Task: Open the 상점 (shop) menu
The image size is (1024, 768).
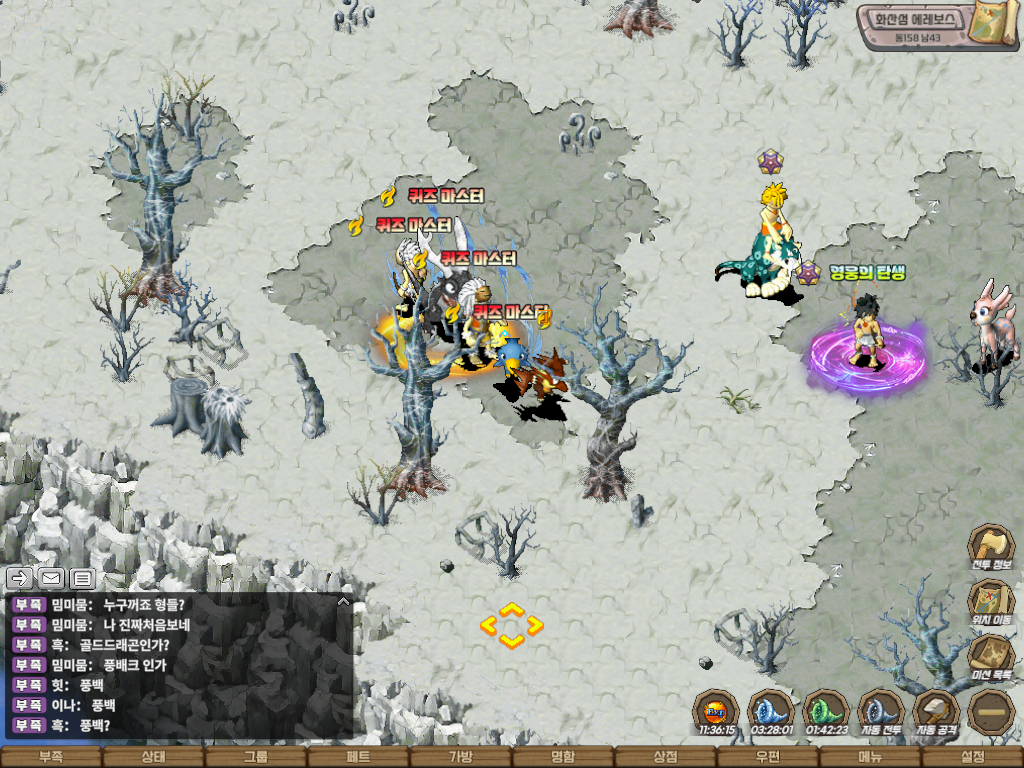Action: (665, 757)
